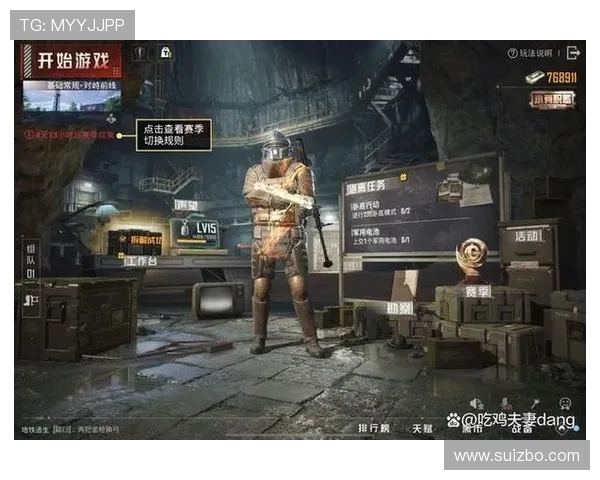Toggle the speaker sound icon
Viewport: 600px width, 480px height.
[476, 404]
